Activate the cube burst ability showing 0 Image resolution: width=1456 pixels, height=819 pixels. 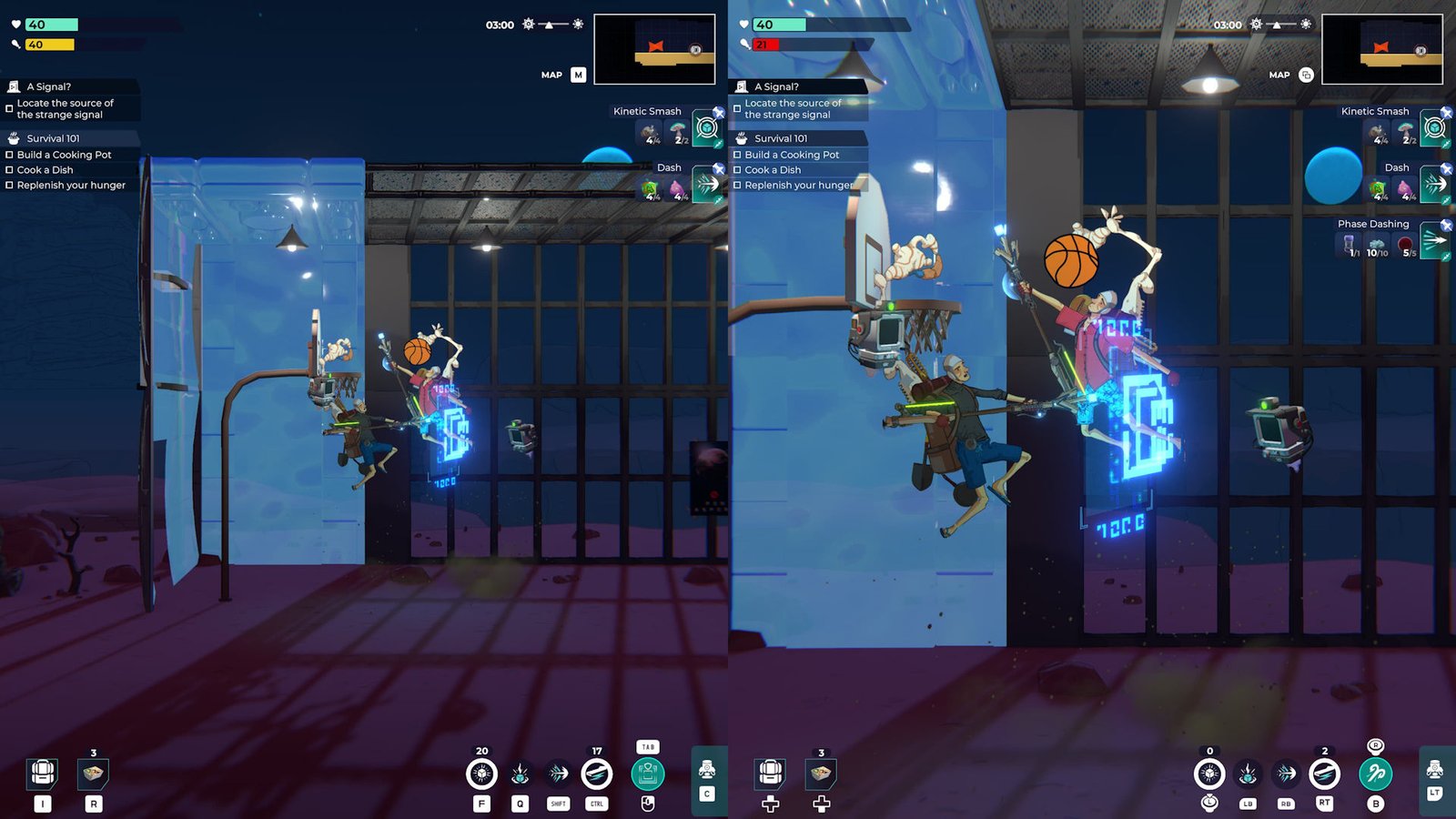pos(1209,774)
